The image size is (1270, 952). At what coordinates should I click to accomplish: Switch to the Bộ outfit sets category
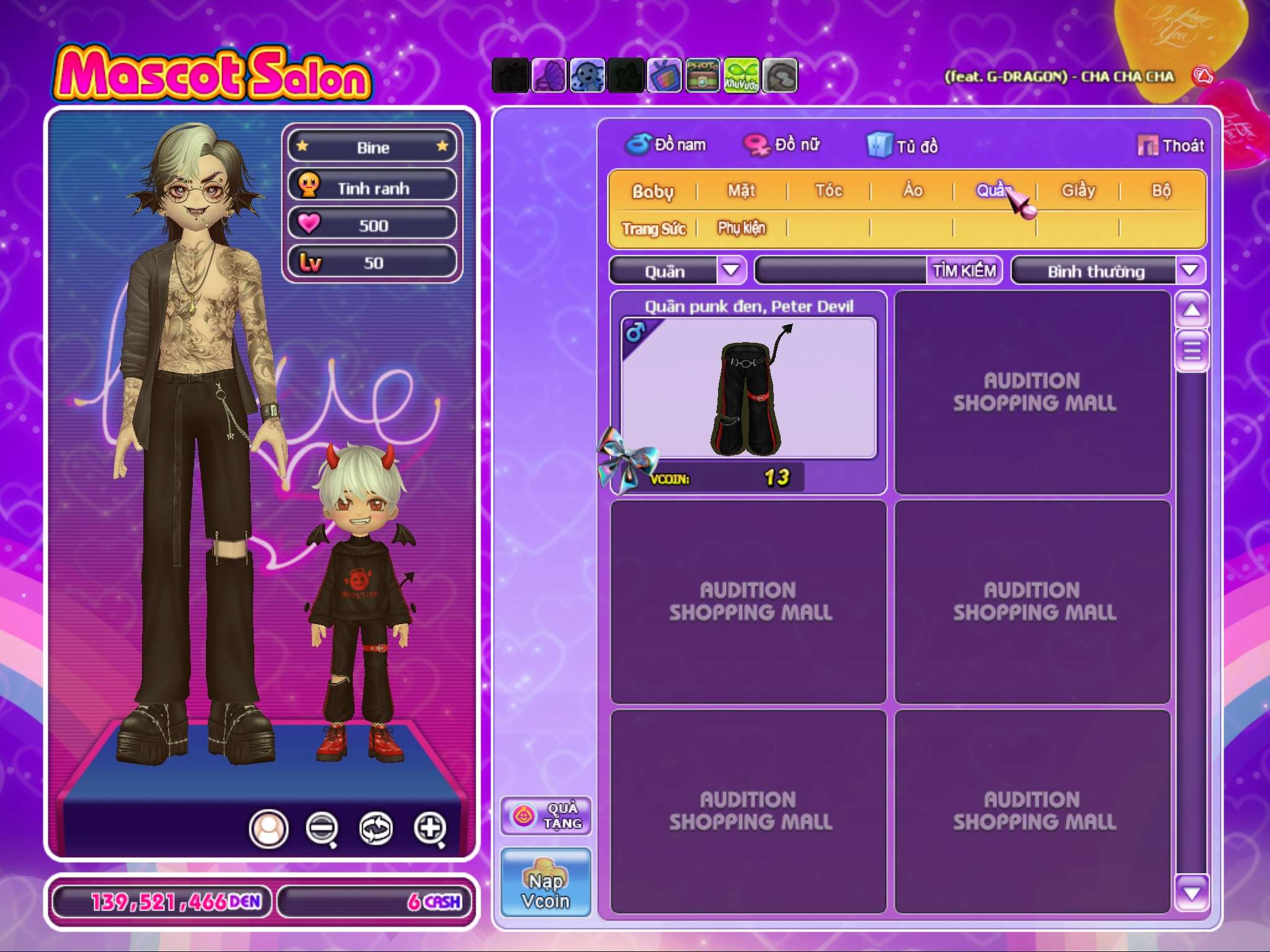coord(1161,191)
